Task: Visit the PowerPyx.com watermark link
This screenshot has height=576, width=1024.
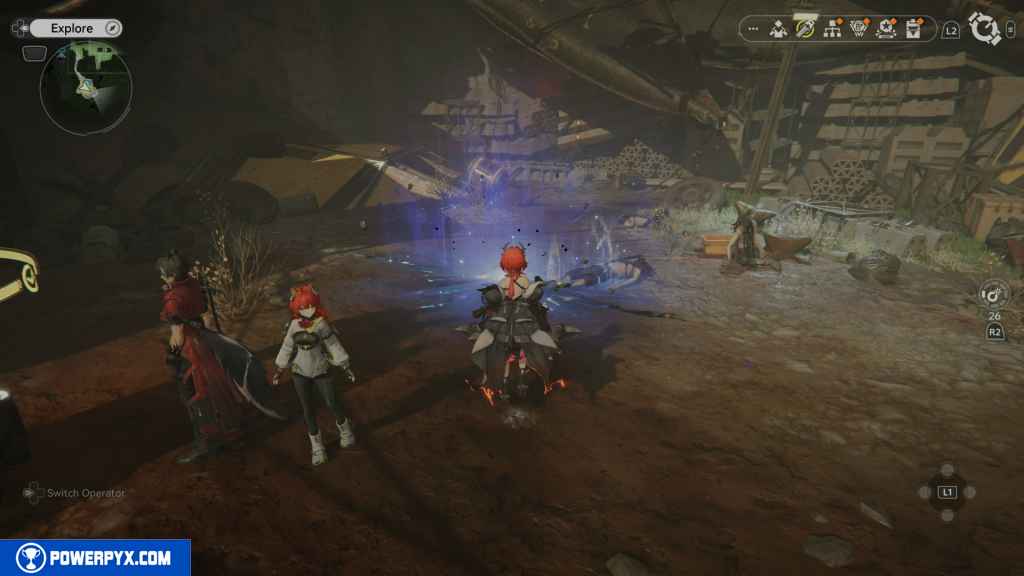Action: (x=95, y=558)
